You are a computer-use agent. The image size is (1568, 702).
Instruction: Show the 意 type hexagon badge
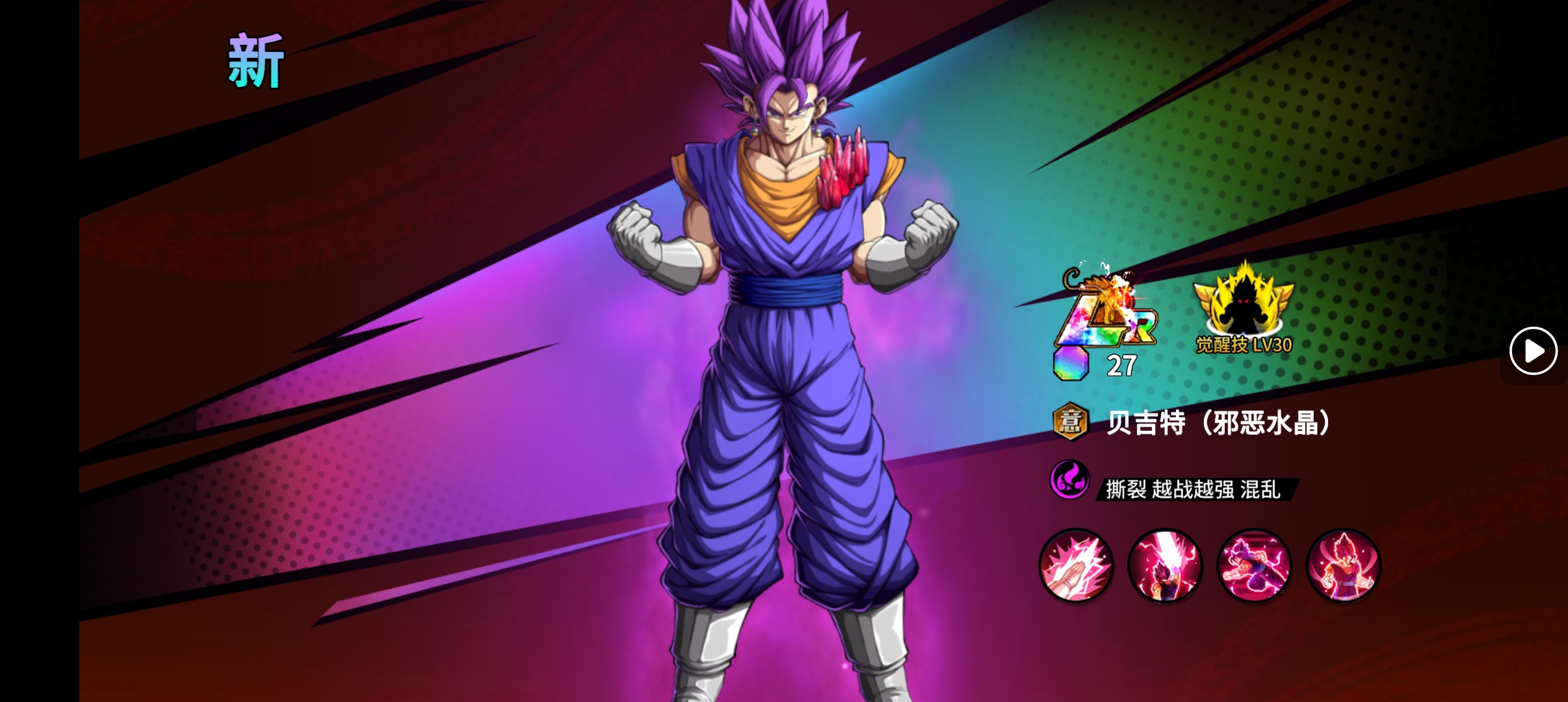pyautogui.click(x=1070, y=422)
